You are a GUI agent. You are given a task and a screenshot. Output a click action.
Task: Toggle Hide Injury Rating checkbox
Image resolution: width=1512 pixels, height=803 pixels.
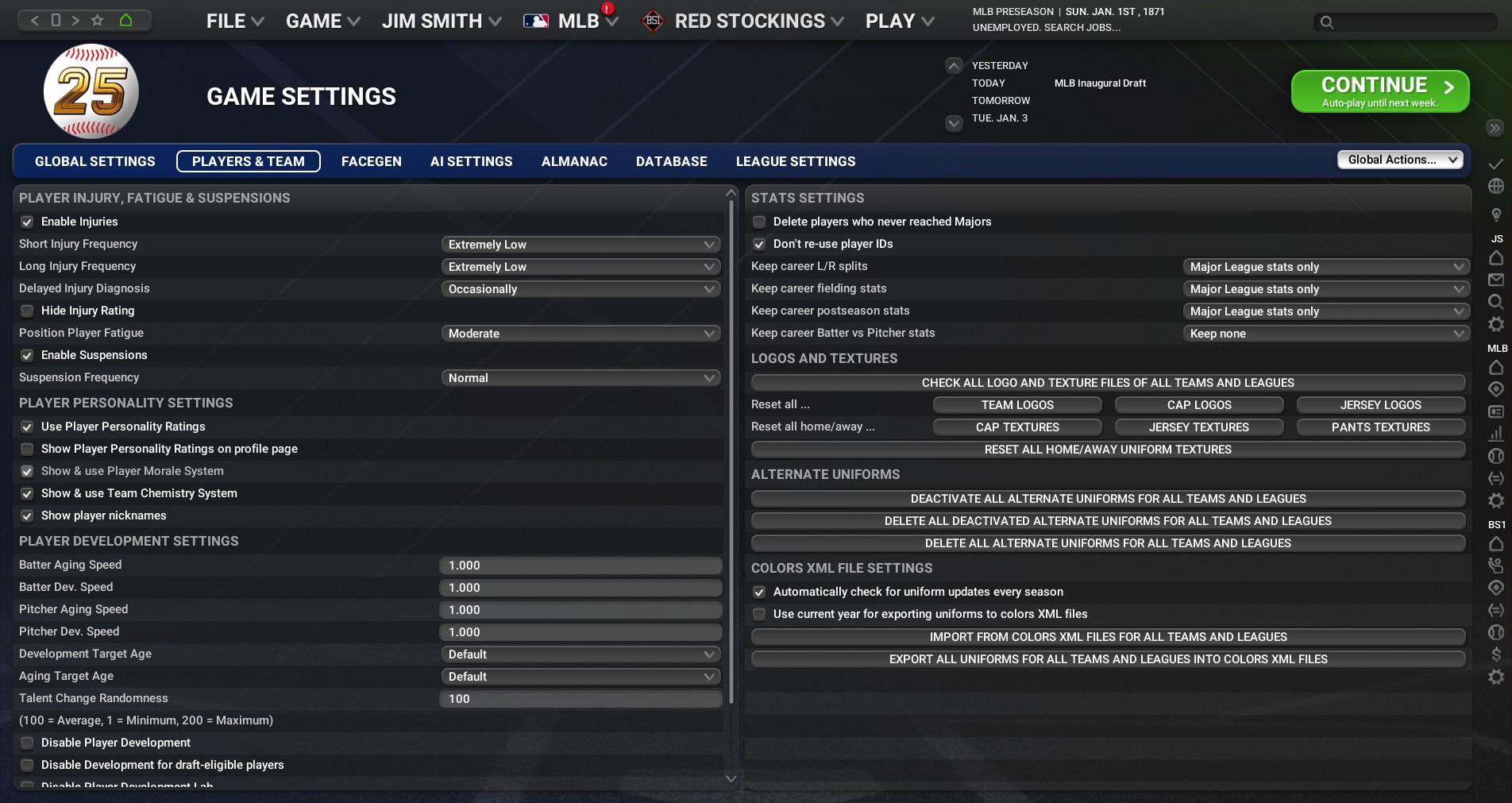[27, 311]
